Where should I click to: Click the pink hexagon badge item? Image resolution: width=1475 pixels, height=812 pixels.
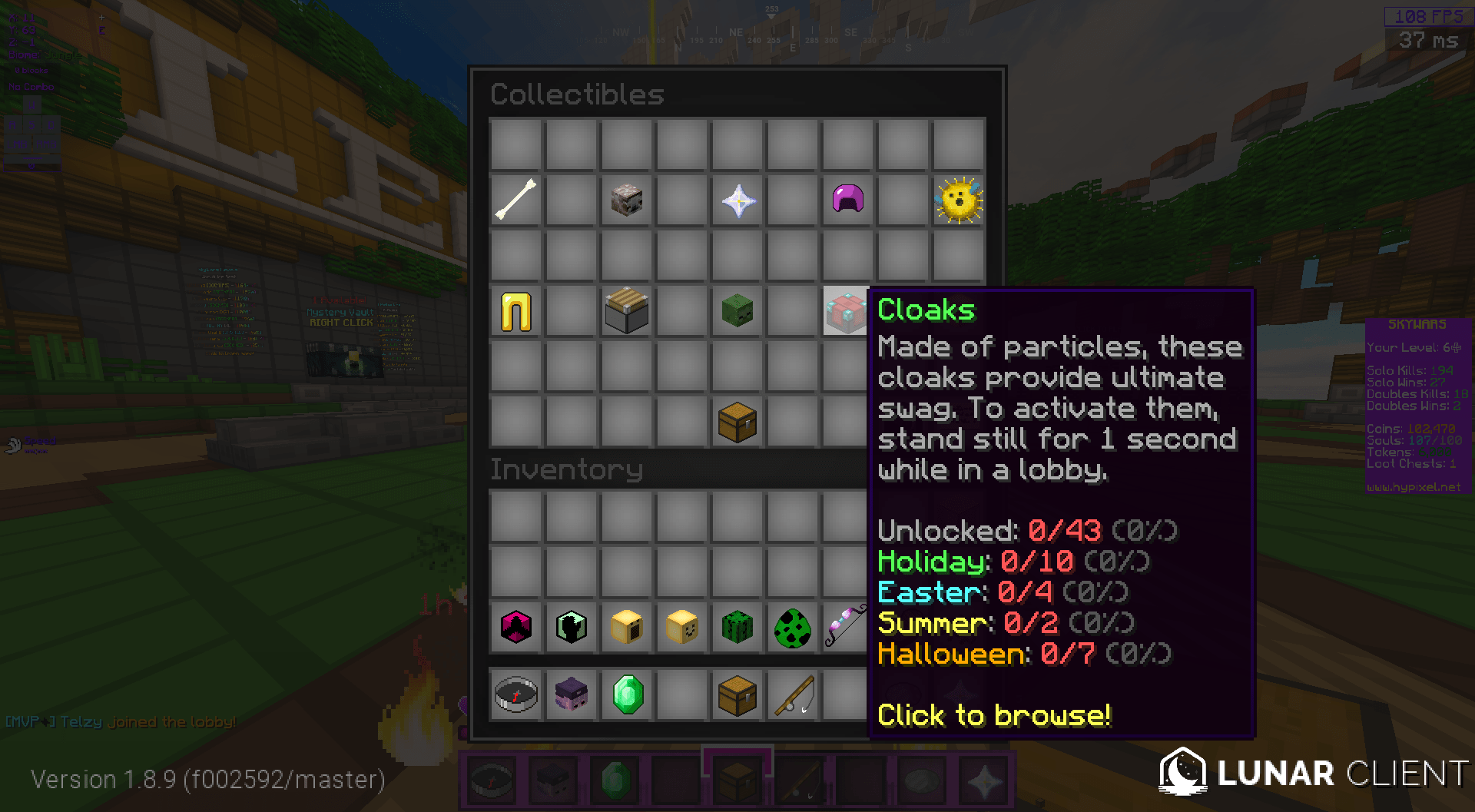pyautogui.click(x=515, y=628)
